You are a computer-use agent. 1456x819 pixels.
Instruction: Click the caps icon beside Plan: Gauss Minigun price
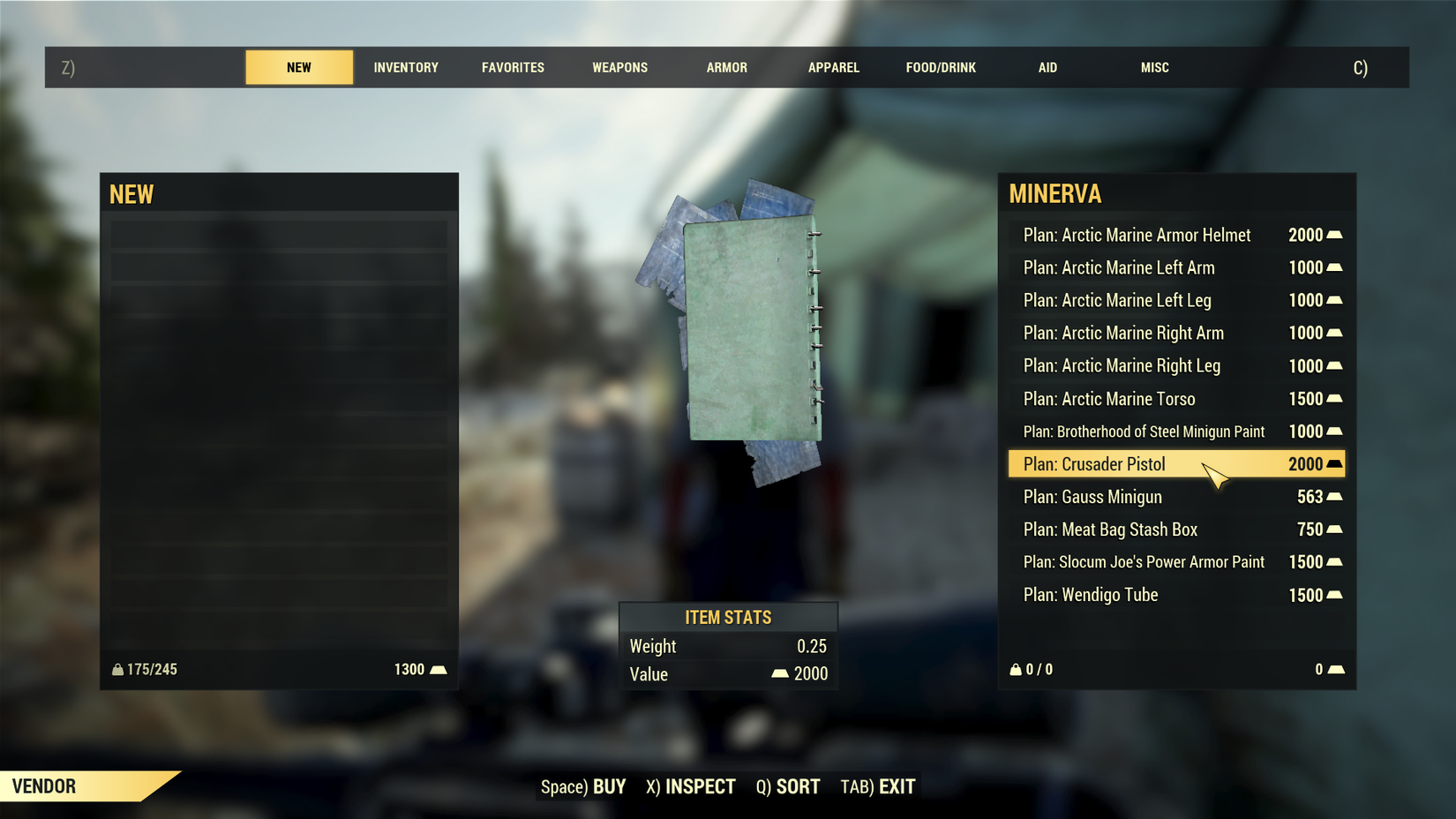click(x=1334, y=497)
